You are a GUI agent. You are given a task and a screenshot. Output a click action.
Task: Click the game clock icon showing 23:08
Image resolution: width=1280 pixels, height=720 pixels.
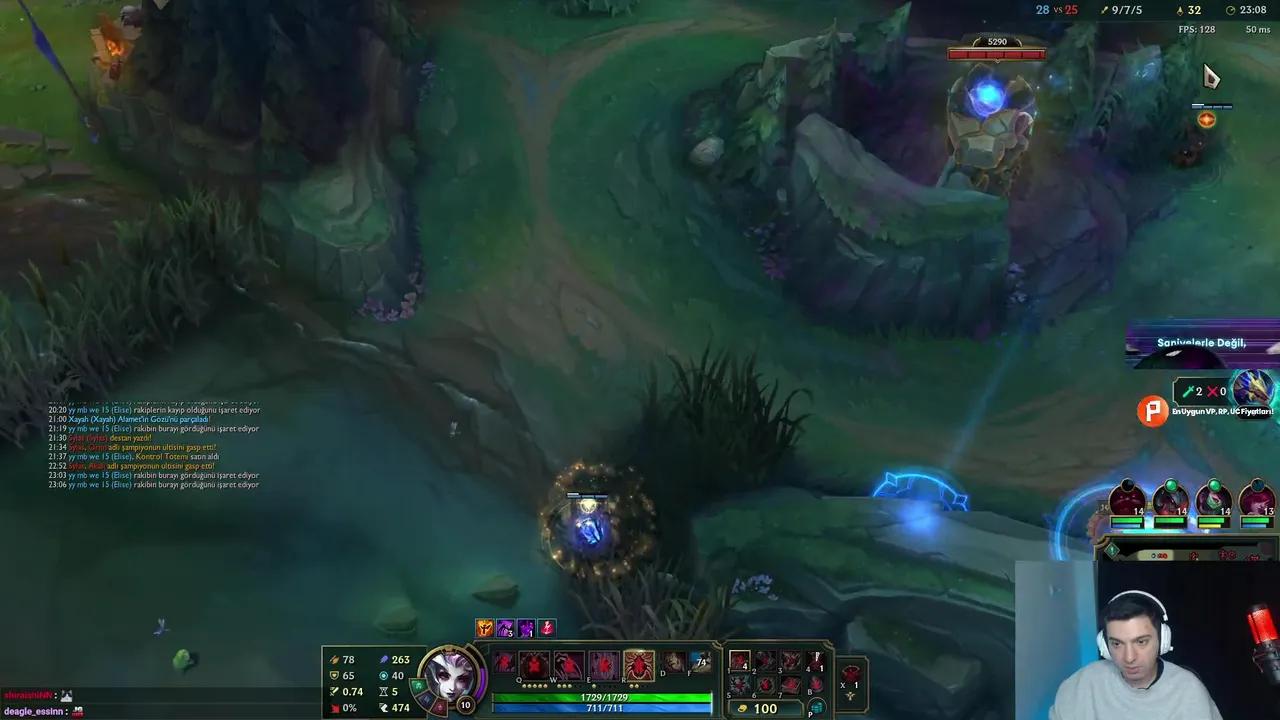(1231, 10)
